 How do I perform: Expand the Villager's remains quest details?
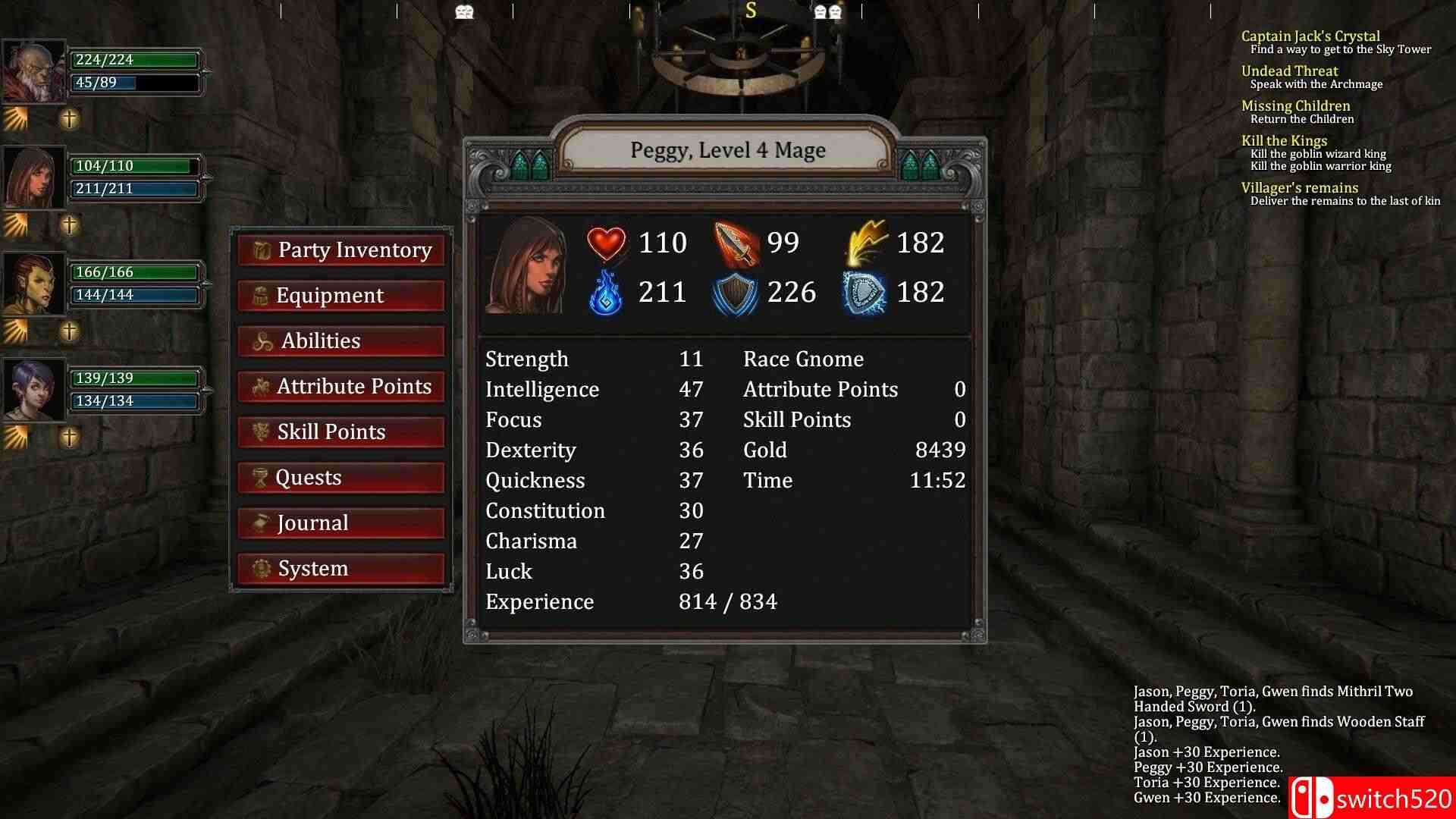(x=1300, y=187)
